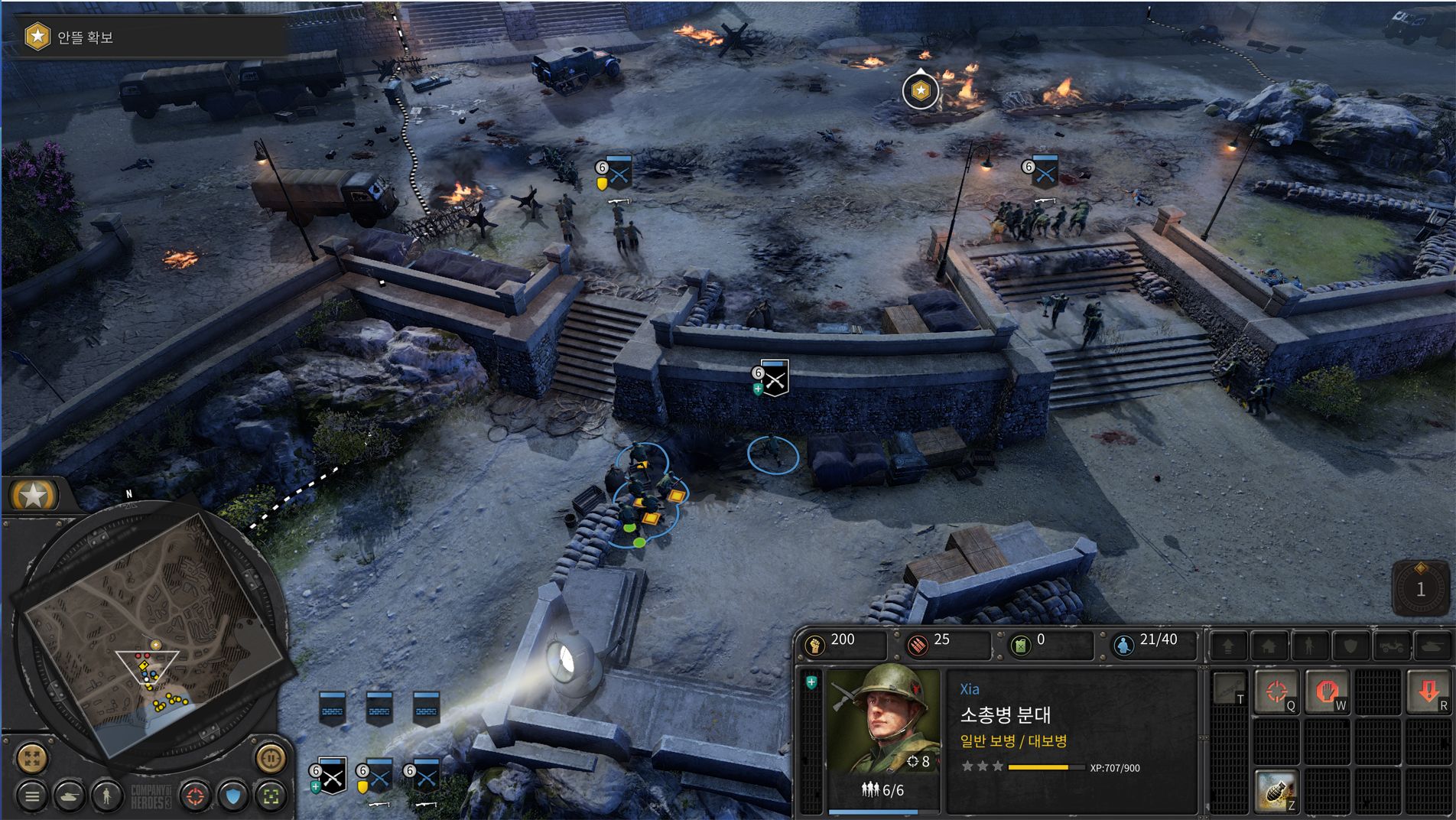The height and width of the screenshot is (820, 1456).
Task: Click the gold star objective marker near fires
Action: pyautogui.click(x=921, y=91)
